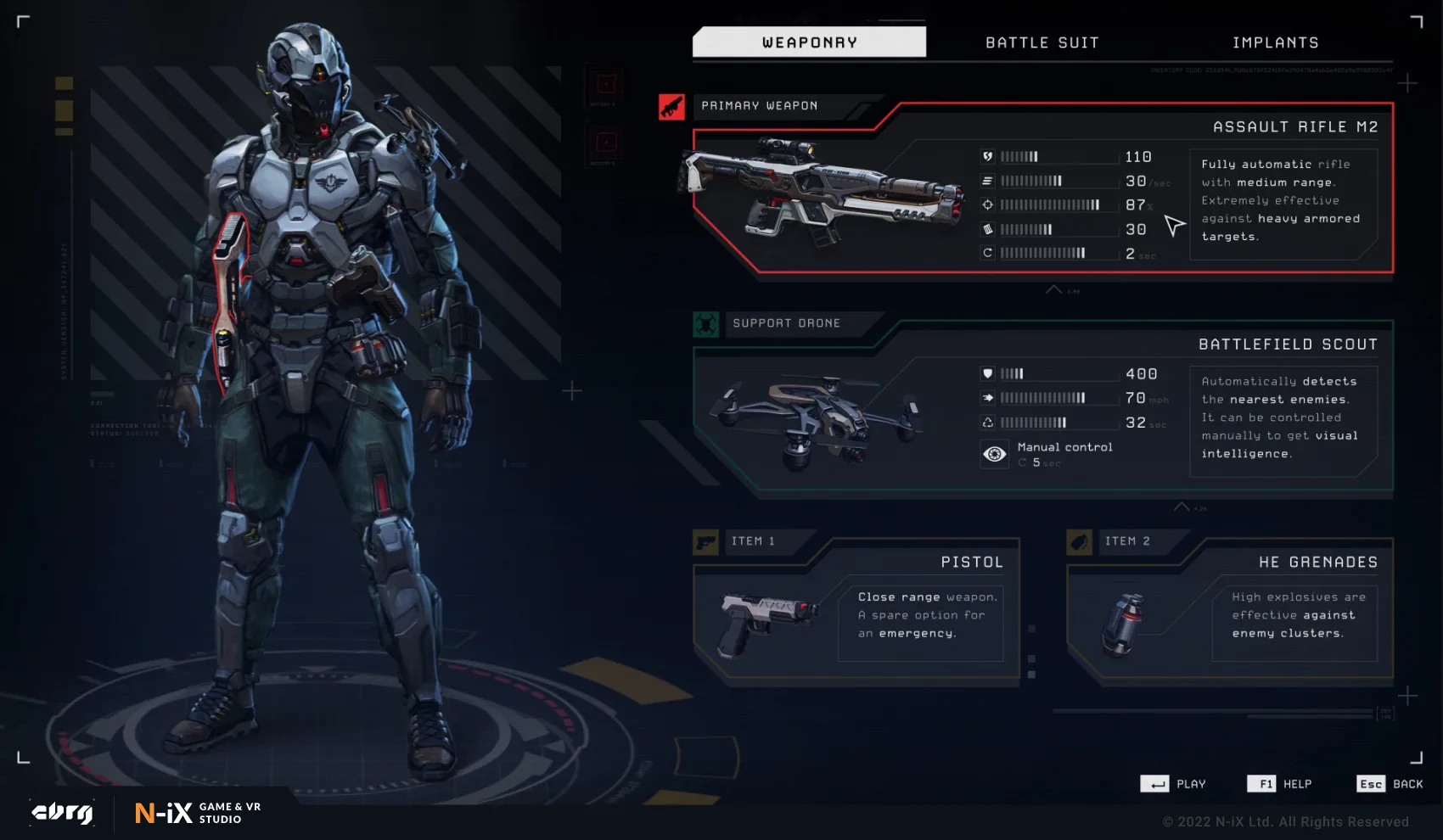Viewport: 1443px width, 840px height.
Task: Click the red primary weapon rifle icon
Action: [671, 107]
